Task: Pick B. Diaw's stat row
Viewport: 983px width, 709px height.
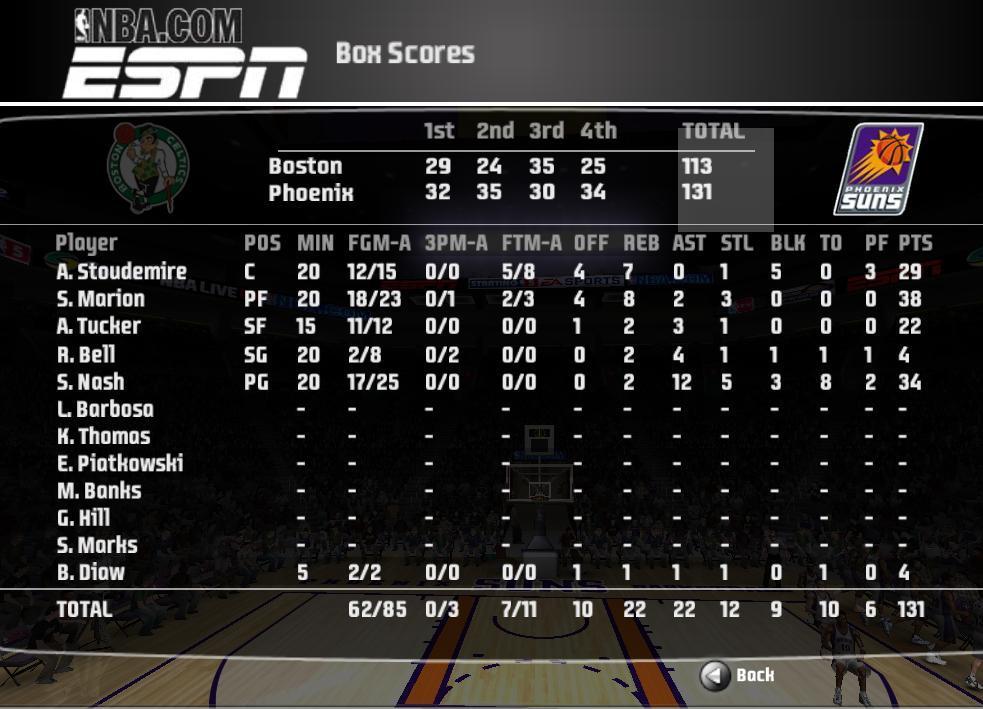Action: coord(91,573)
